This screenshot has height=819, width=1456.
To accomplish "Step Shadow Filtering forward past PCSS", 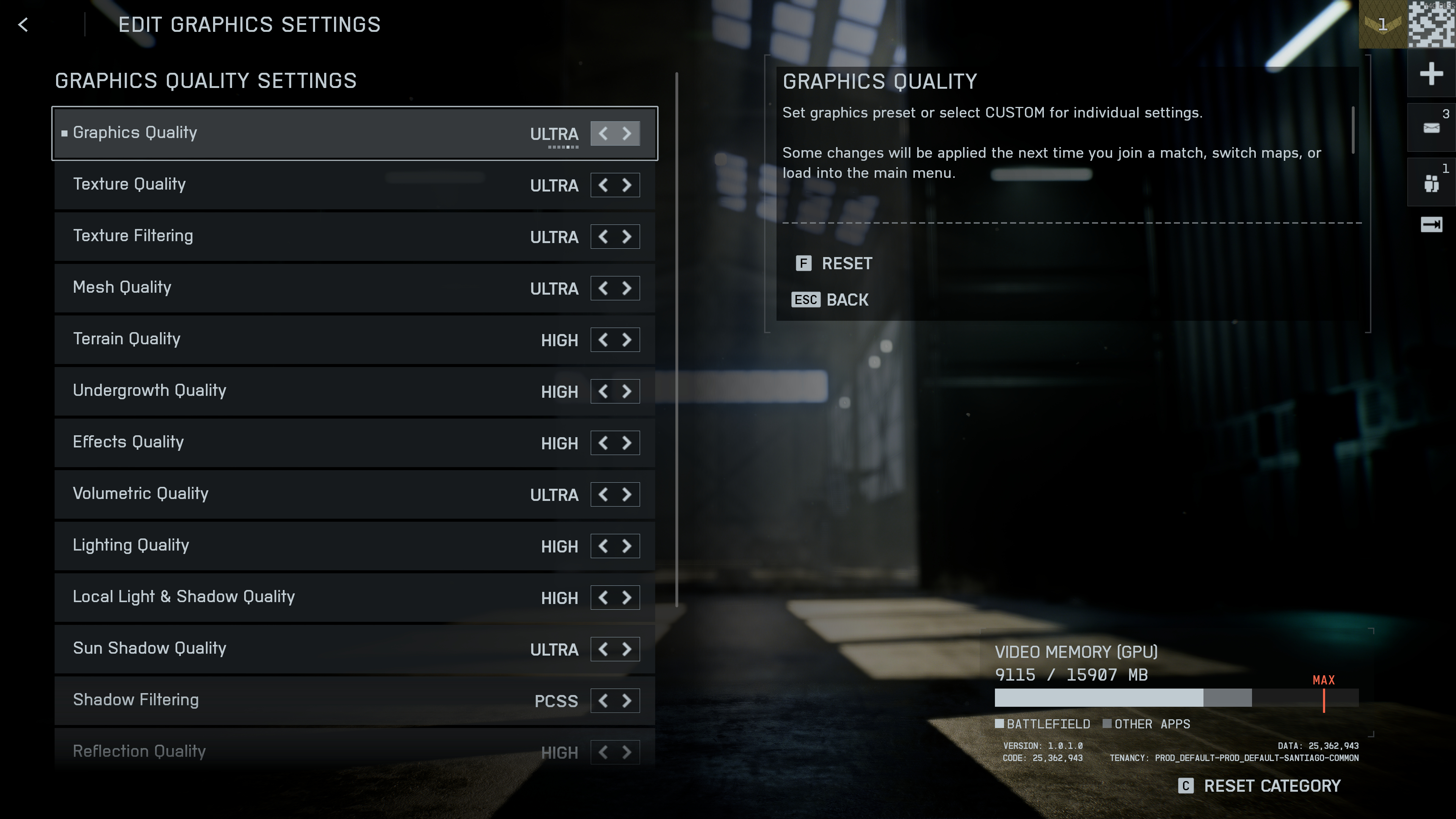I will [x=626, y=701].
